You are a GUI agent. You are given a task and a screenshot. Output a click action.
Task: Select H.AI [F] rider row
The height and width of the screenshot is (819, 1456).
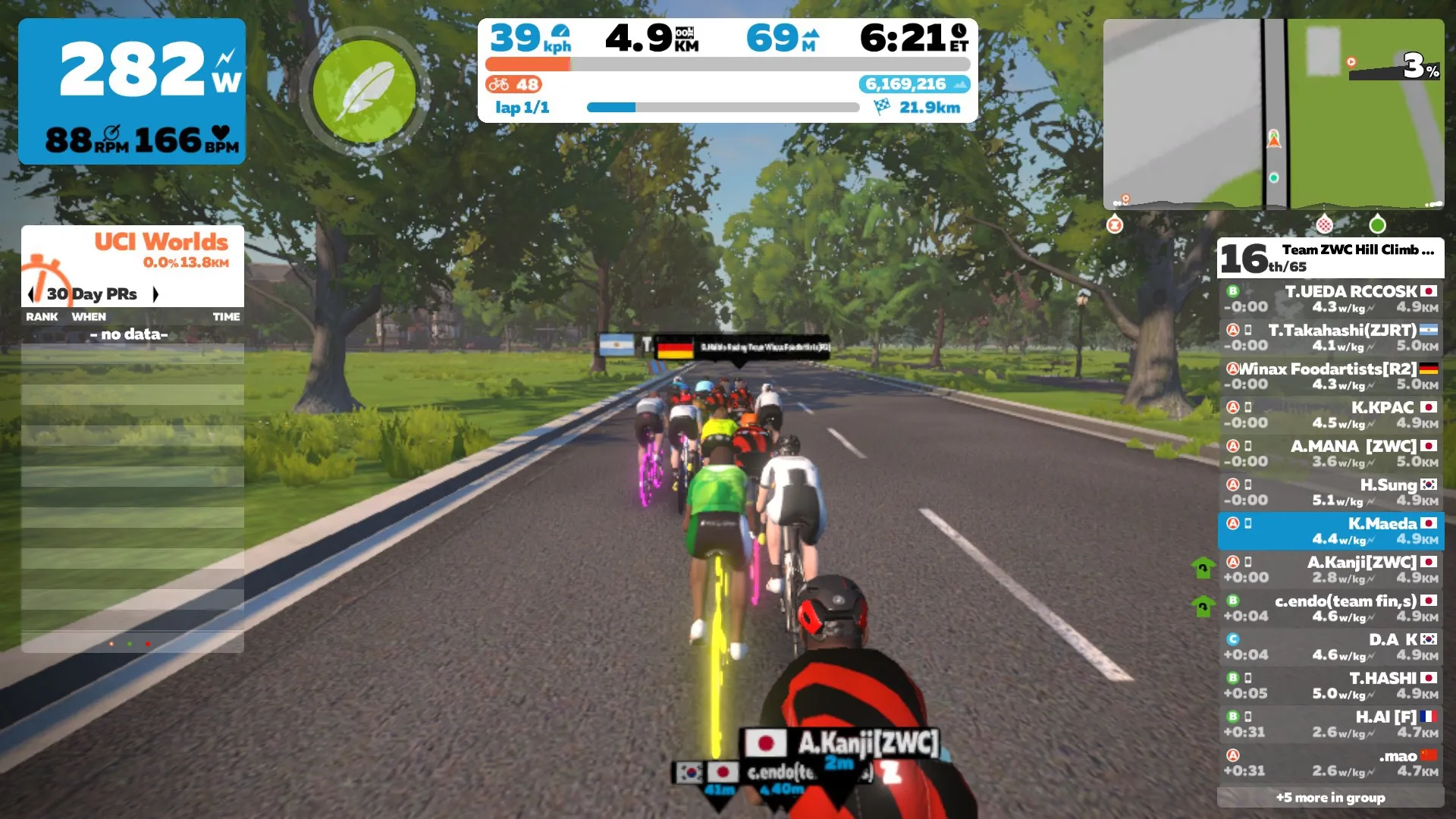[x=1331, y=724]
